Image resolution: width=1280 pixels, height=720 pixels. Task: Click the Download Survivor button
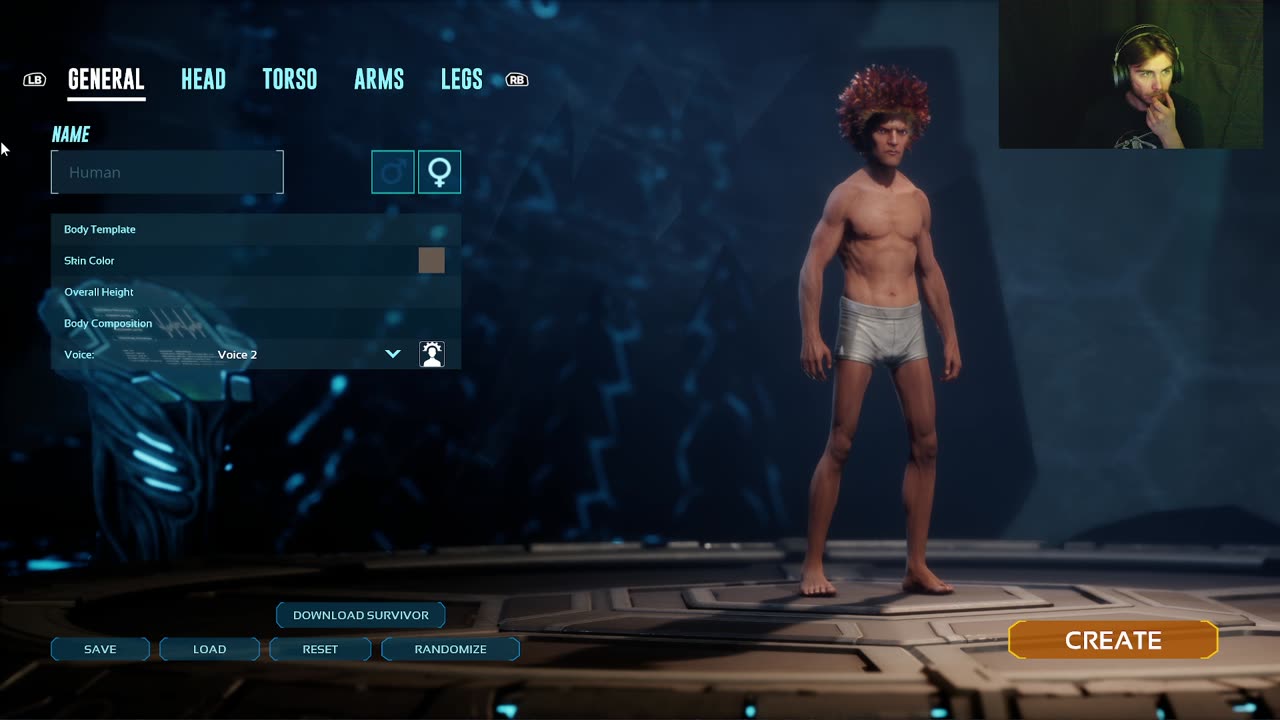tap(360, 615)
